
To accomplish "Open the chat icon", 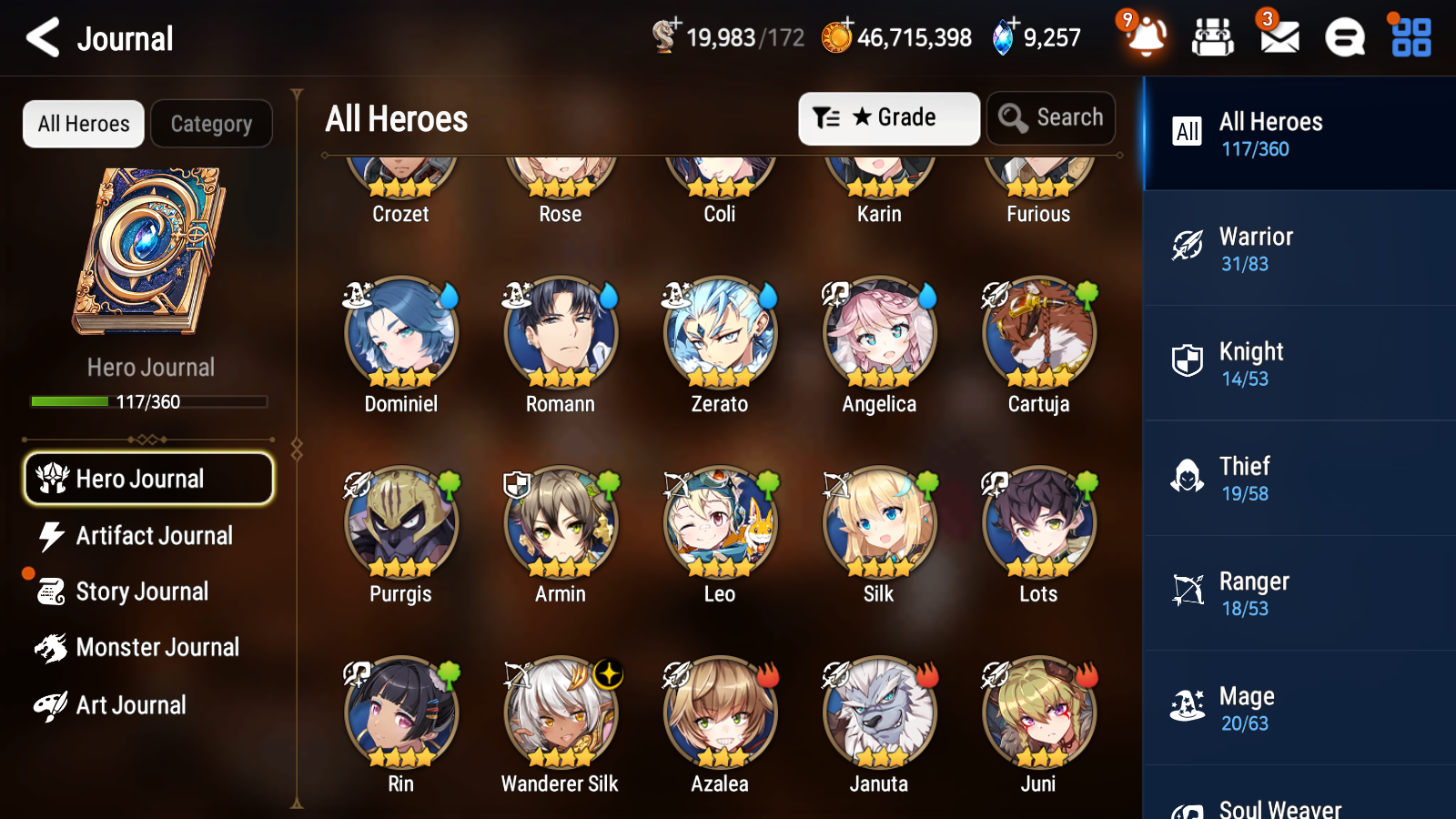I will [1343, 37].
